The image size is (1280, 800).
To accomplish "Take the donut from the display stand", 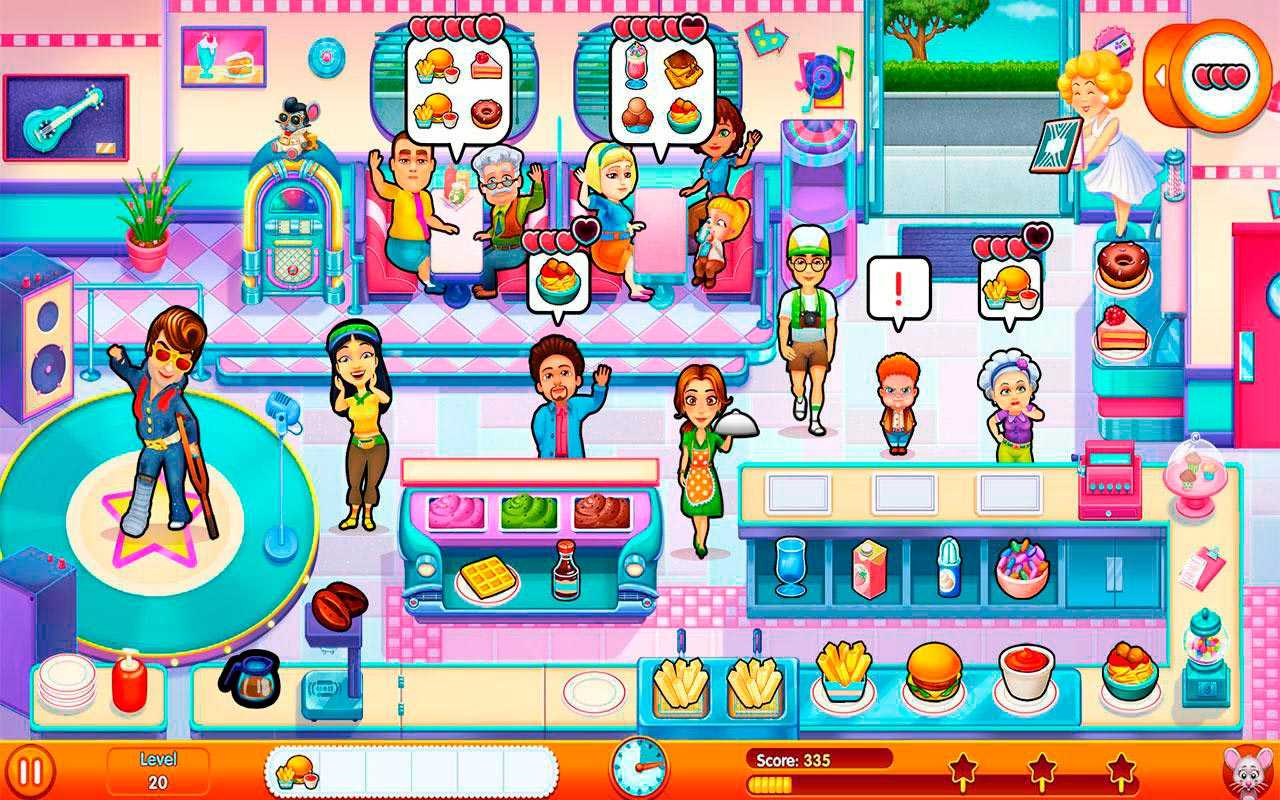I will [1120, 267].
